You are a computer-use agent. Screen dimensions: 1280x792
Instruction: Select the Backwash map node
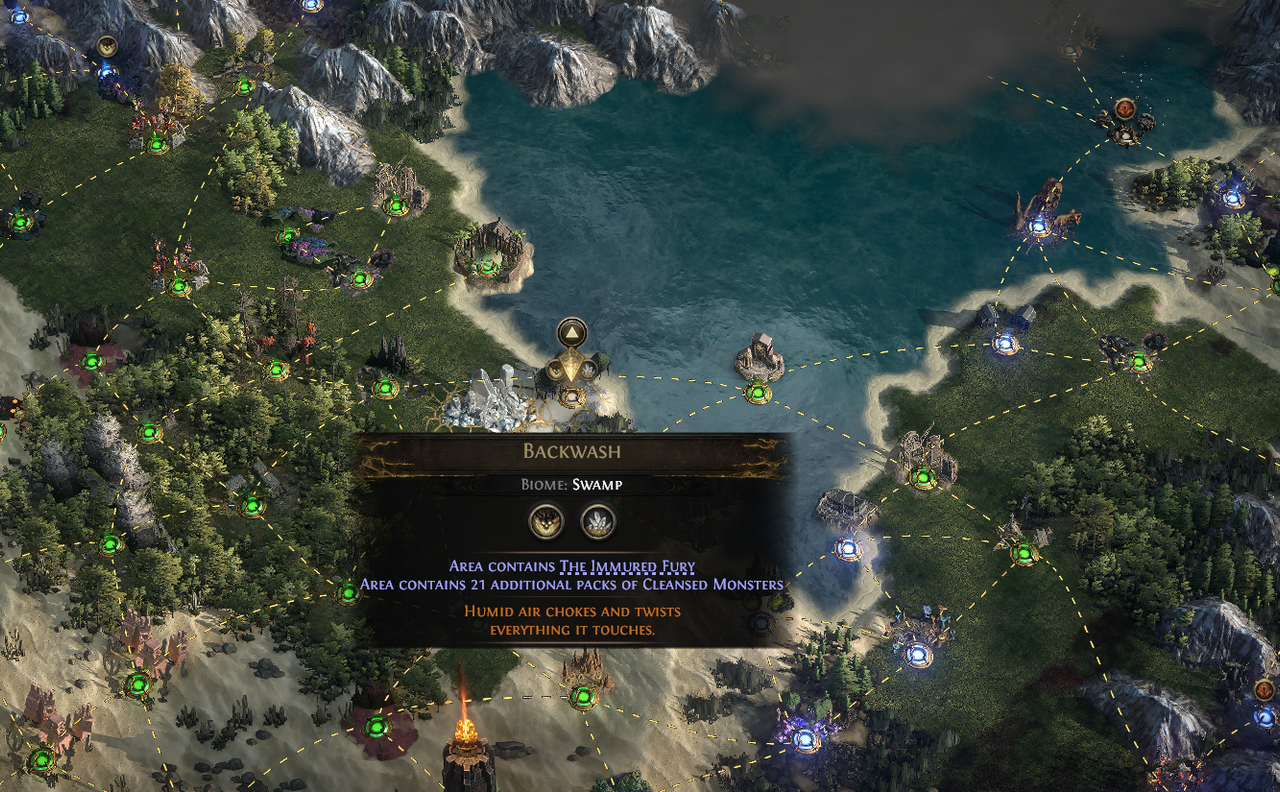point(571,395)
